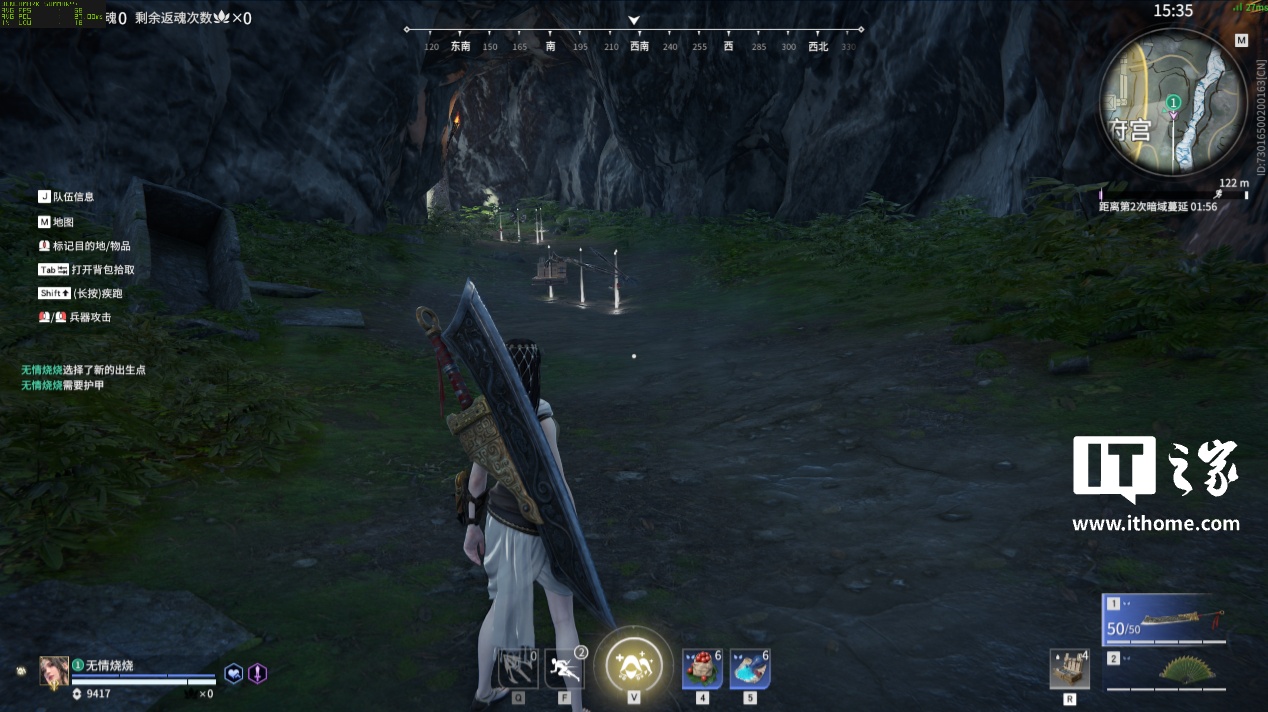Use the blue armor powder item

click(750, 668)
